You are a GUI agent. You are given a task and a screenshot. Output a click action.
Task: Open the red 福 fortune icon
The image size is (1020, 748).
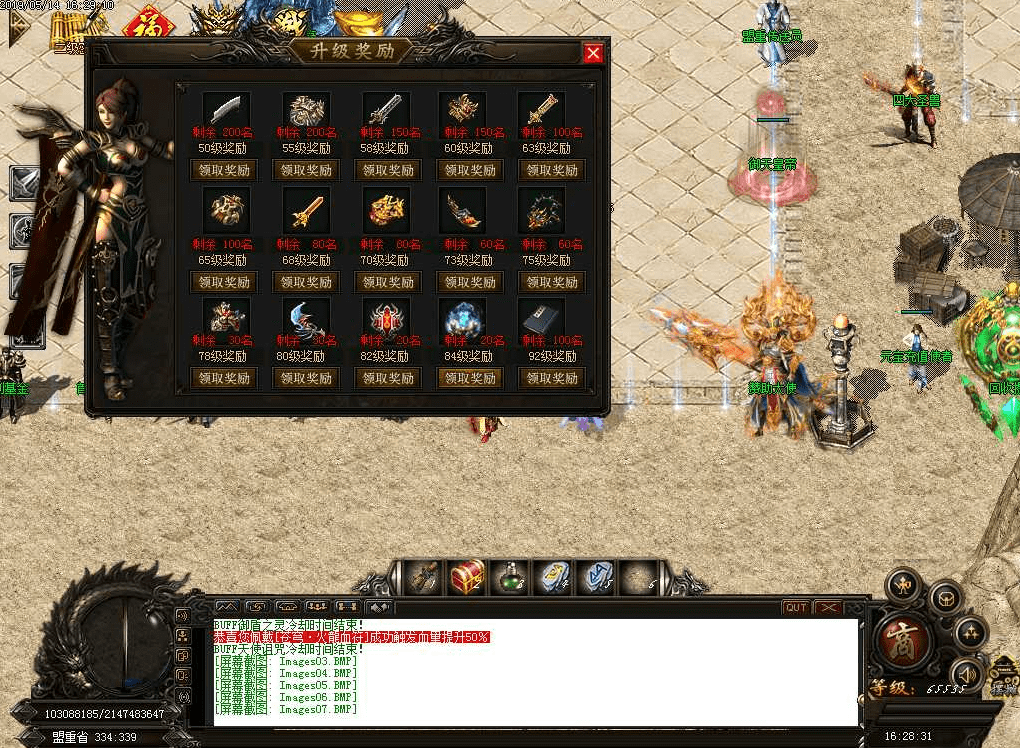click(x=150, y=22)
